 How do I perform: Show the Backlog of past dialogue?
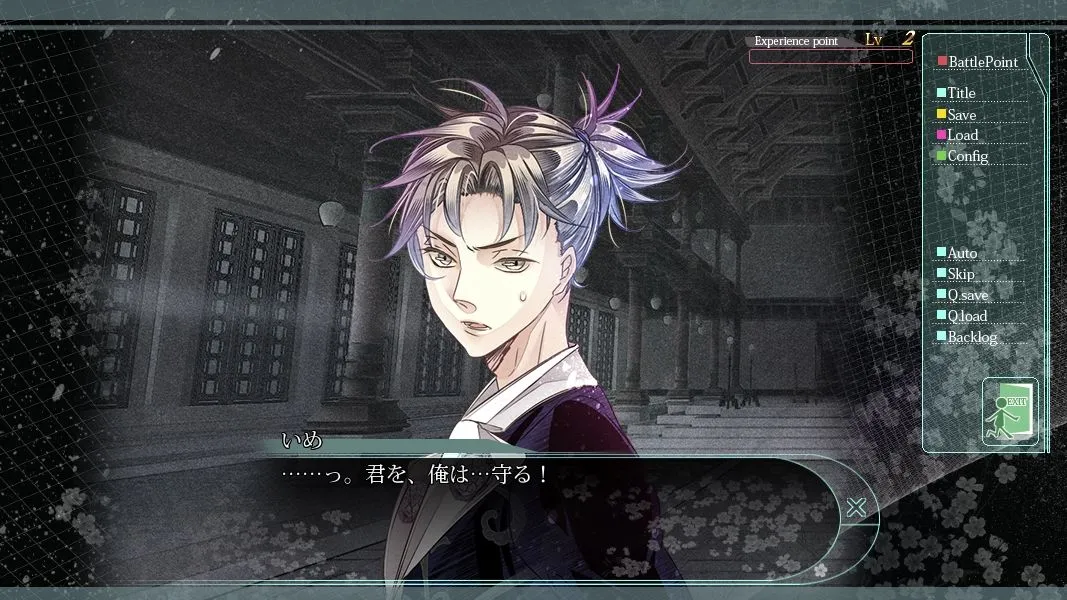(972, 337)
